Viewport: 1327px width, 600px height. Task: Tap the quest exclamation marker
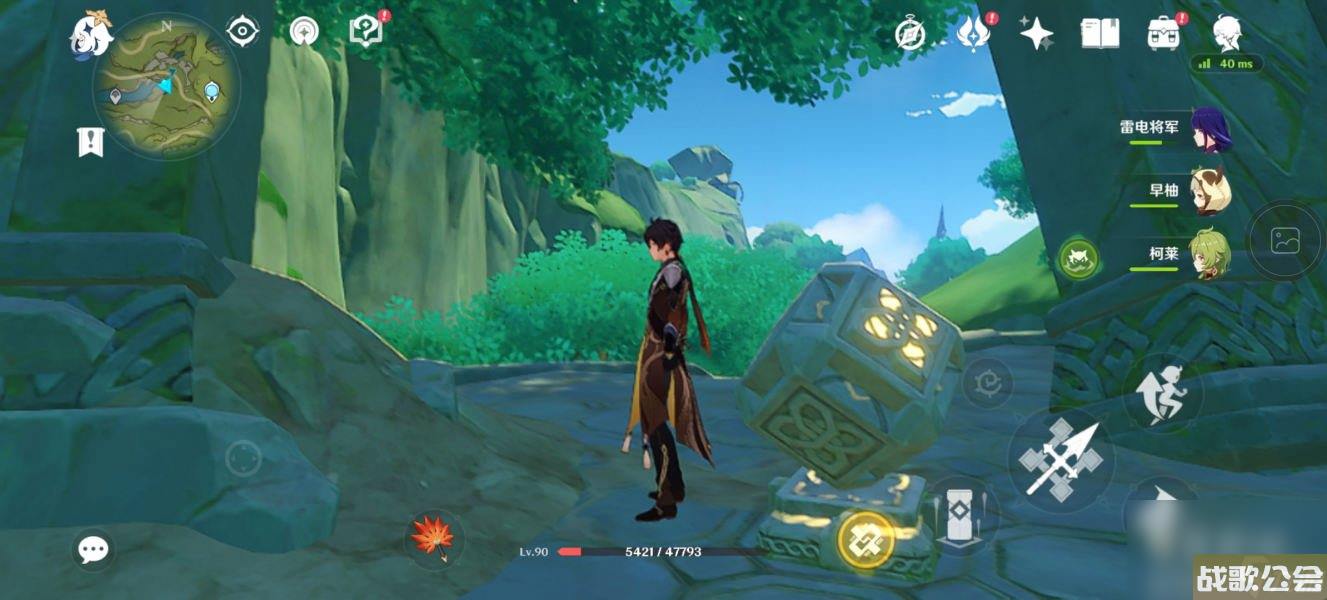pyautogui.click(x=90, y=143)
